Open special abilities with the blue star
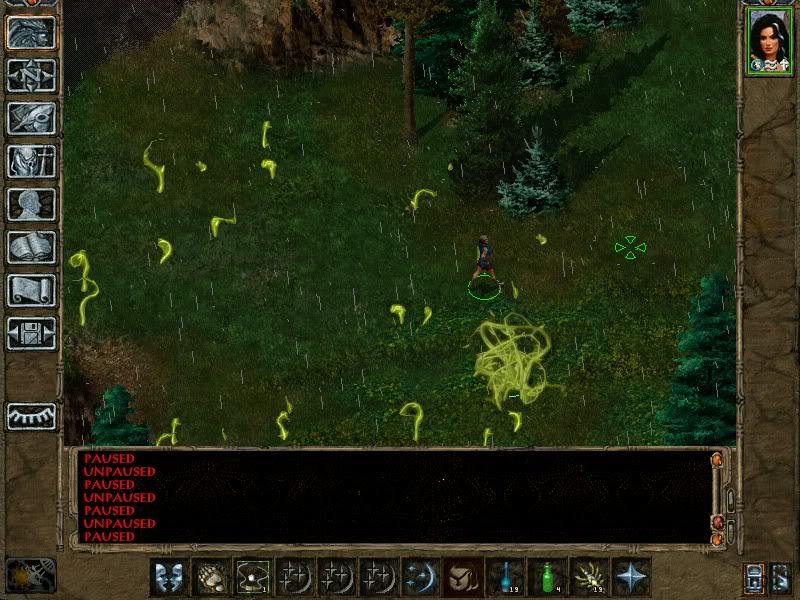 click(x=632, y=577)
